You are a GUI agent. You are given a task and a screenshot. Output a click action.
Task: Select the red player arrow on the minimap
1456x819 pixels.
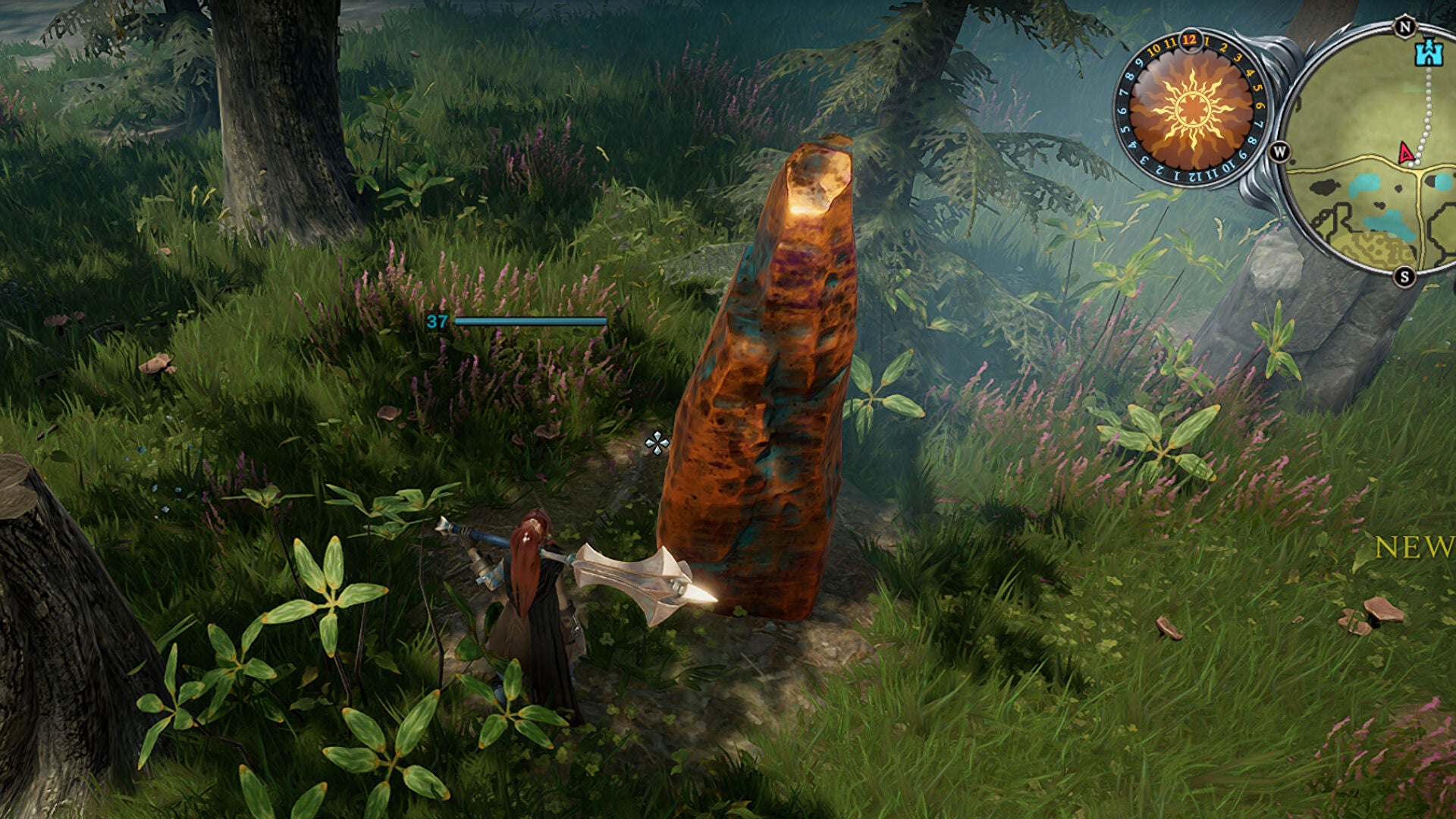(1405, 153)
